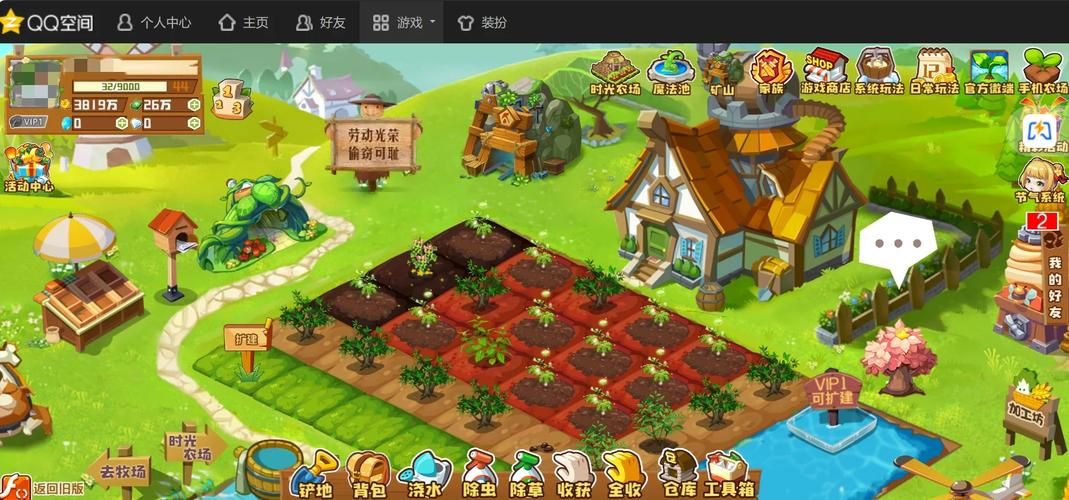Open the 工具箱 toolbox
The image size is (1069, 500).
[x=727, y=475]
